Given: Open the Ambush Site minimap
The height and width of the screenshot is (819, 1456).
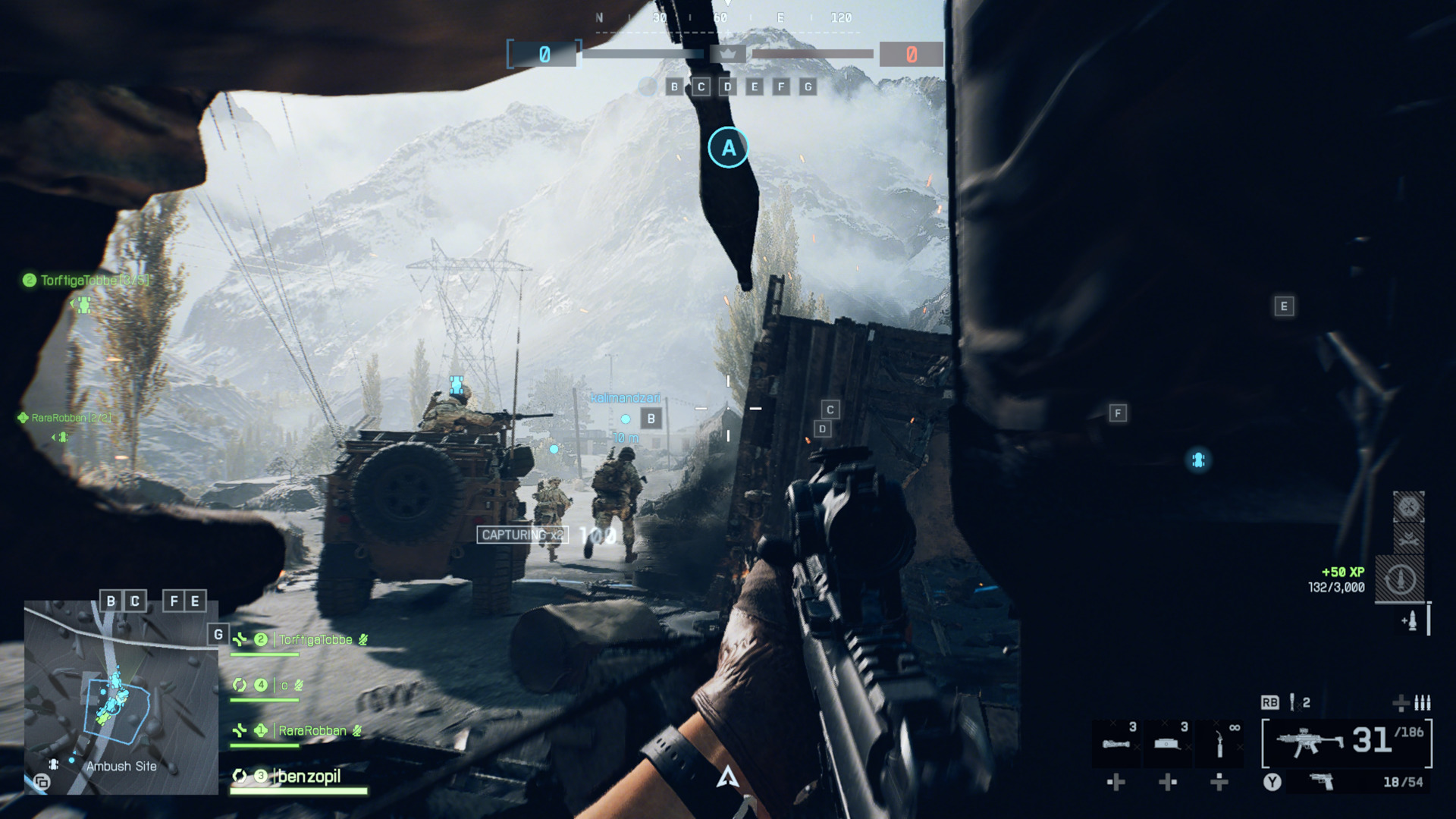Looking at the screenshot, I should (121, 698).
